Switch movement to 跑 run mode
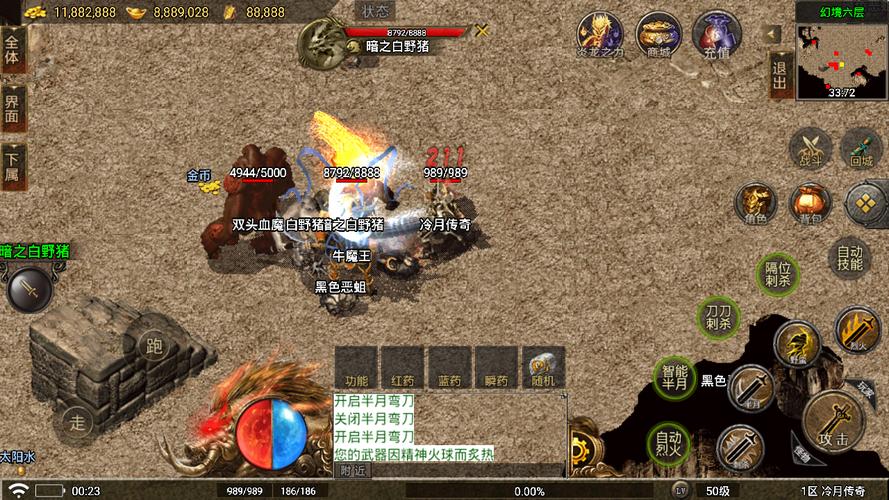The height and width of the screenshot is (500, 889). pos(154,347)
